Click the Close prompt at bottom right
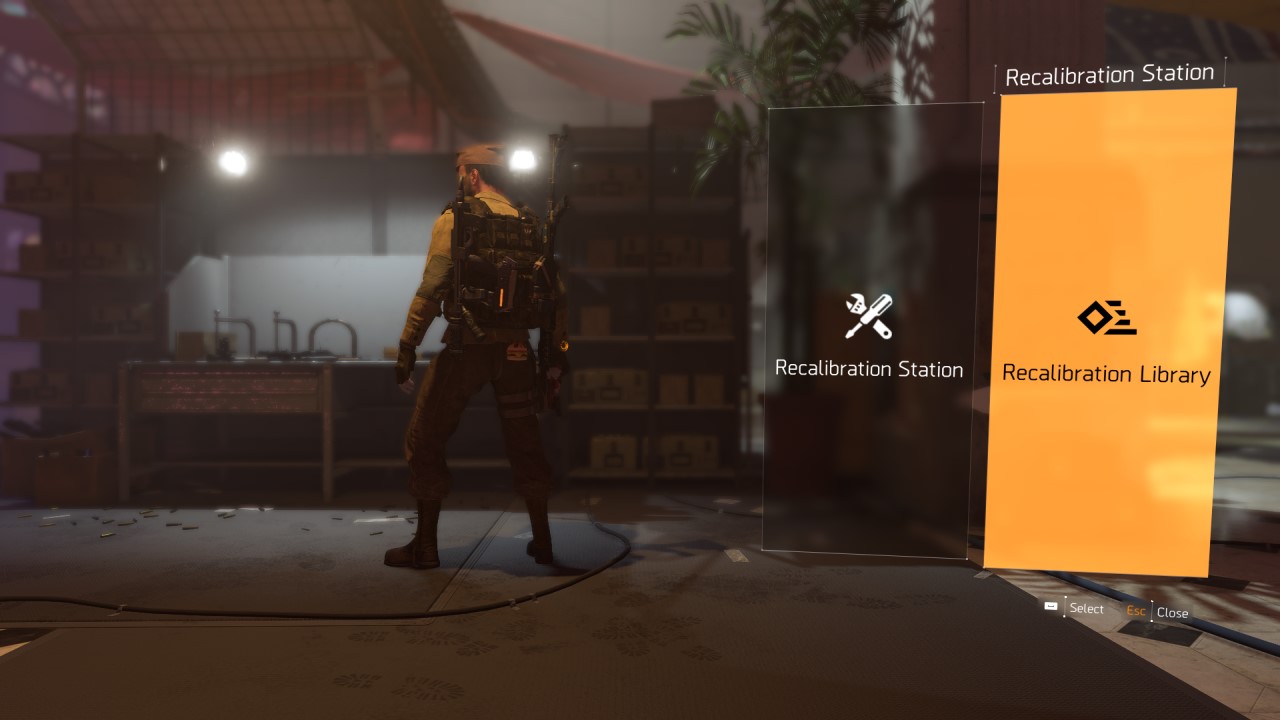 [1172, 612]
